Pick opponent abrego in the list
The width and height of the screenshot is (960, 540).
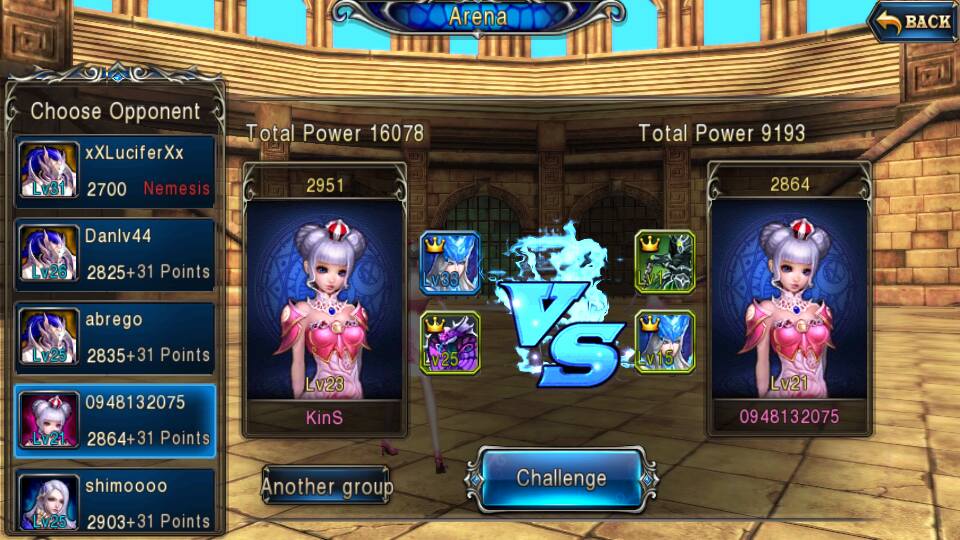[115, 338]
